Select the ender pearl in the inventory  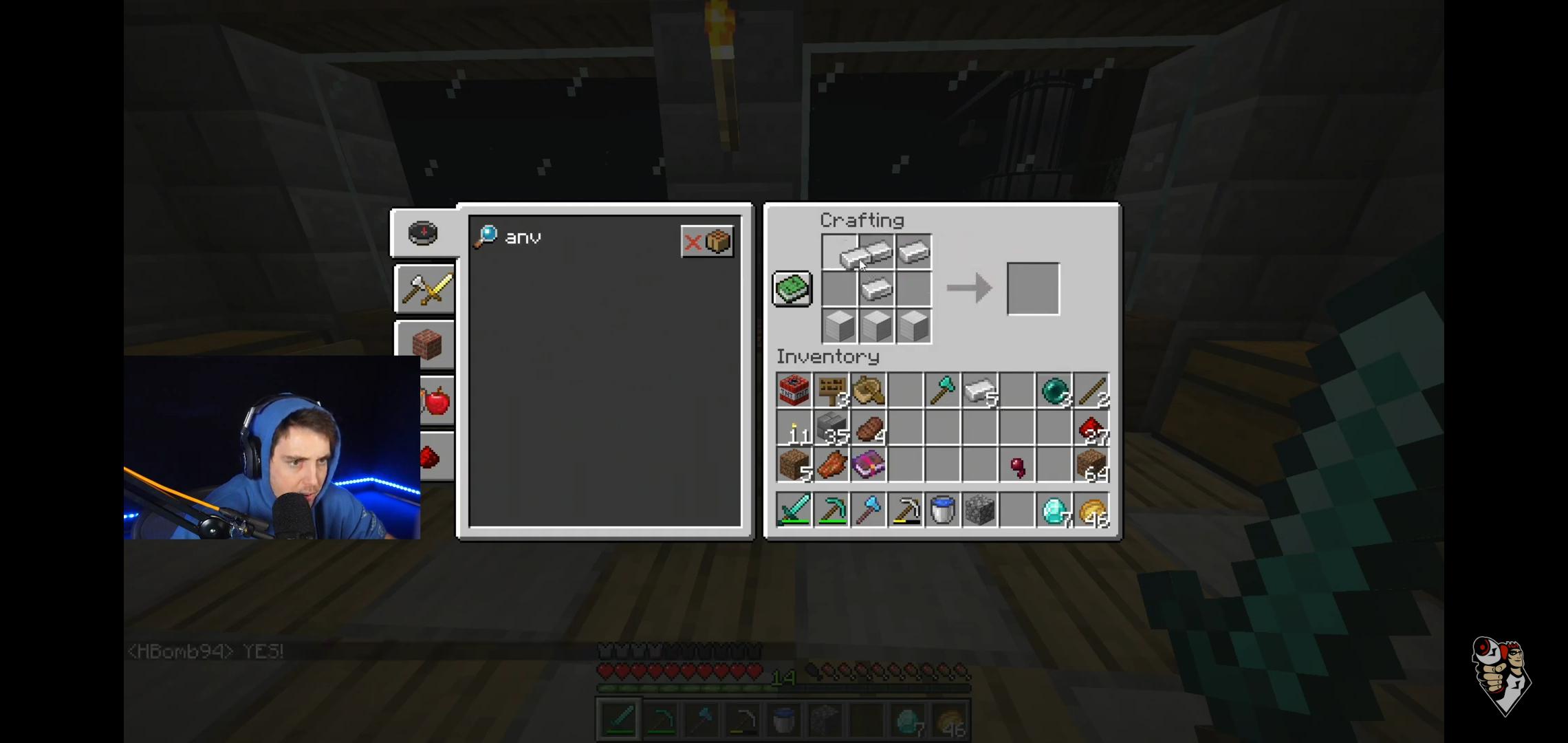(x=1054, y=391)
